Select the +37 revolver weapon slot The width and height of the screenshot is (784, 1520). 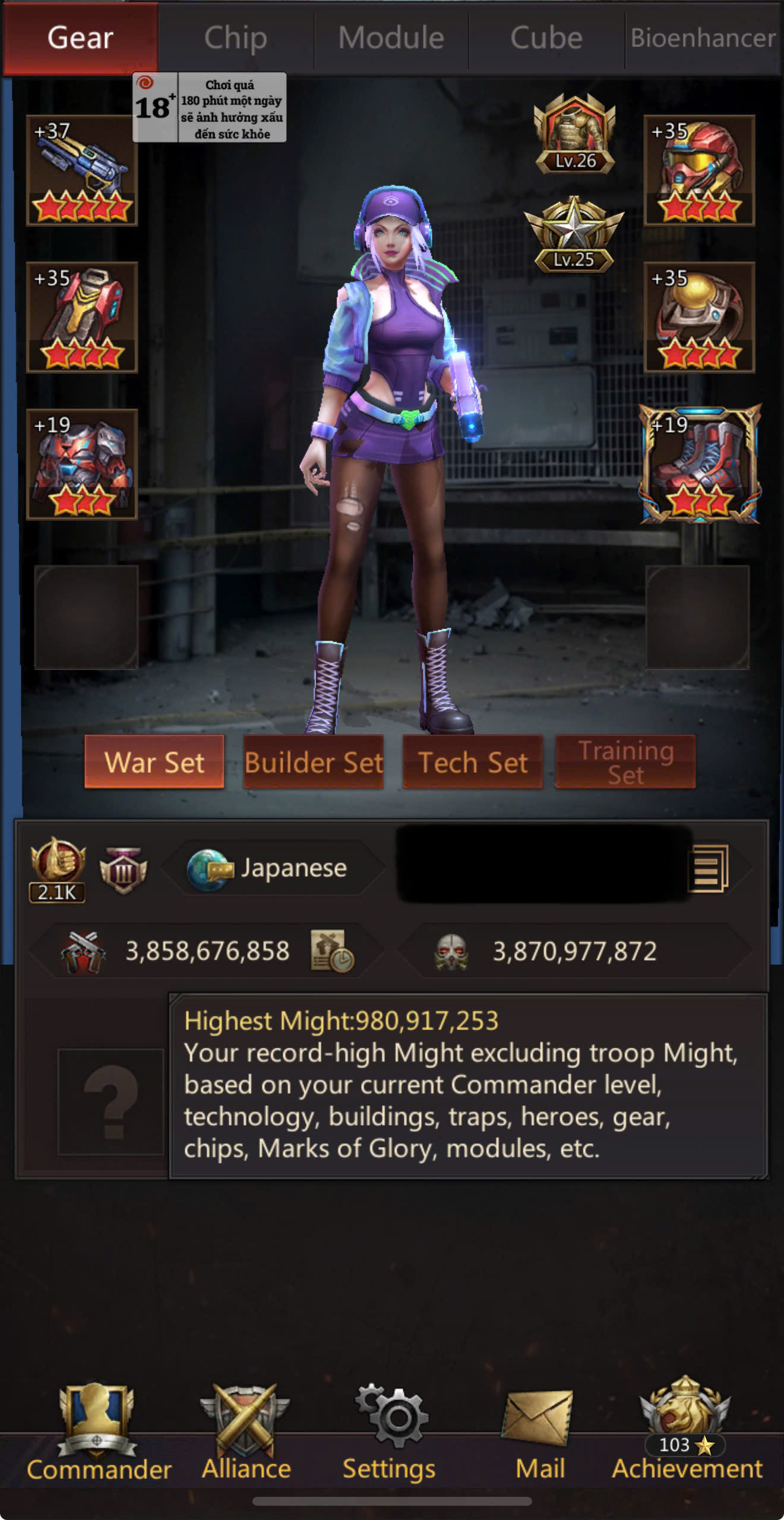[82, 170]
